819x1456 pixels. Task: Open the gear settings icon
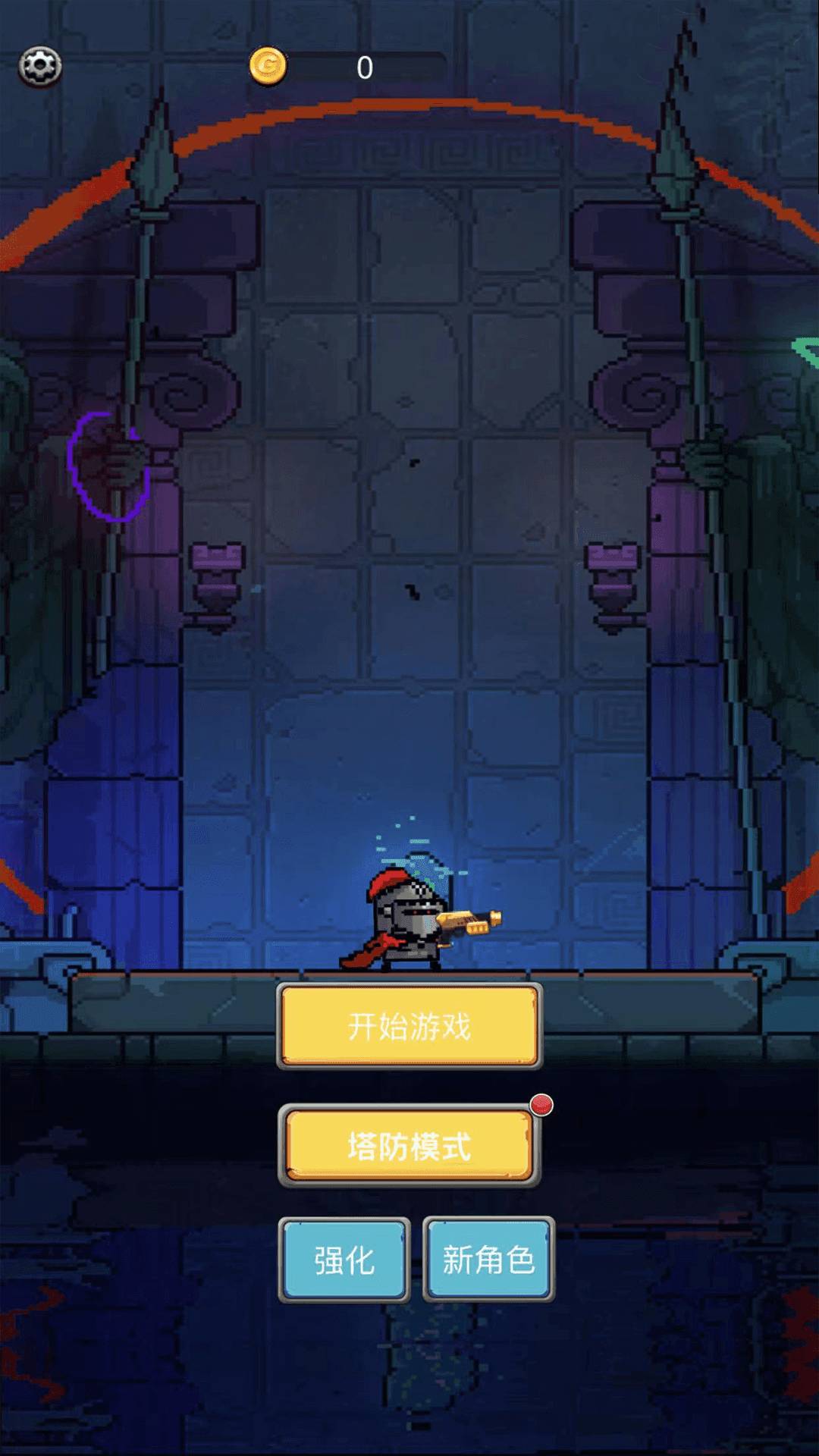point(40,67)
